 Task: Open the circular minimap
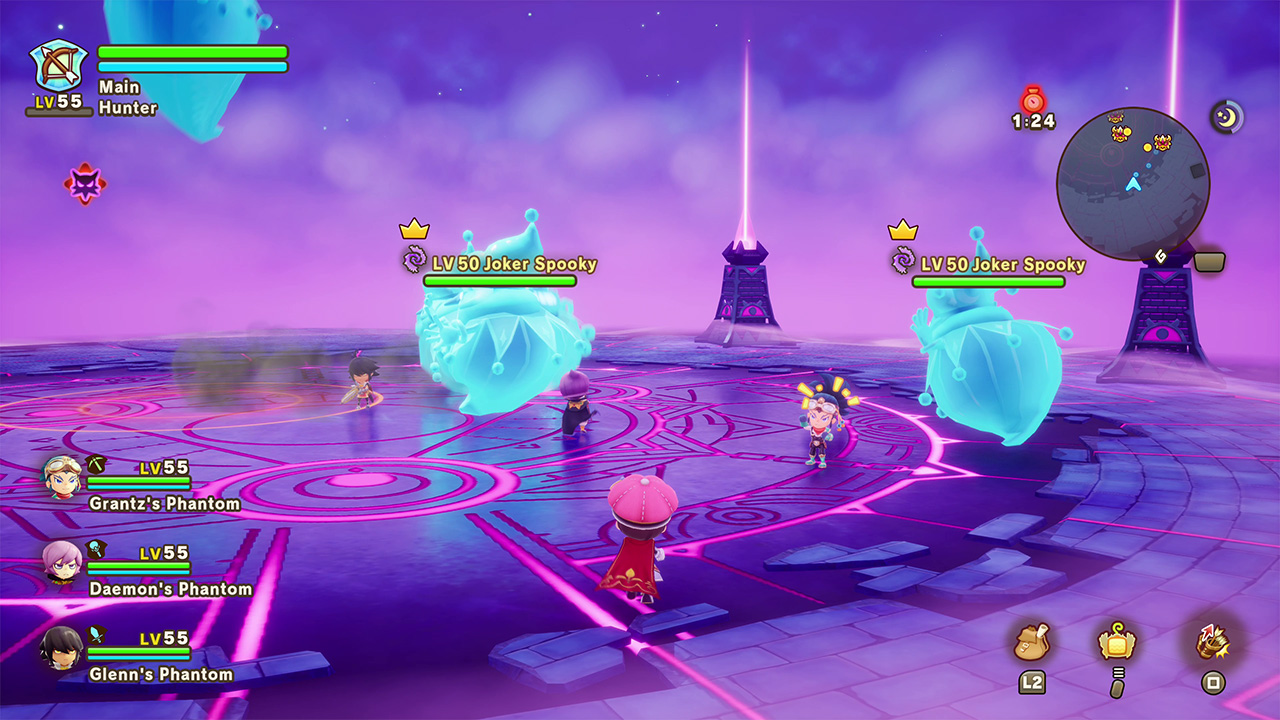point(1133,183)
